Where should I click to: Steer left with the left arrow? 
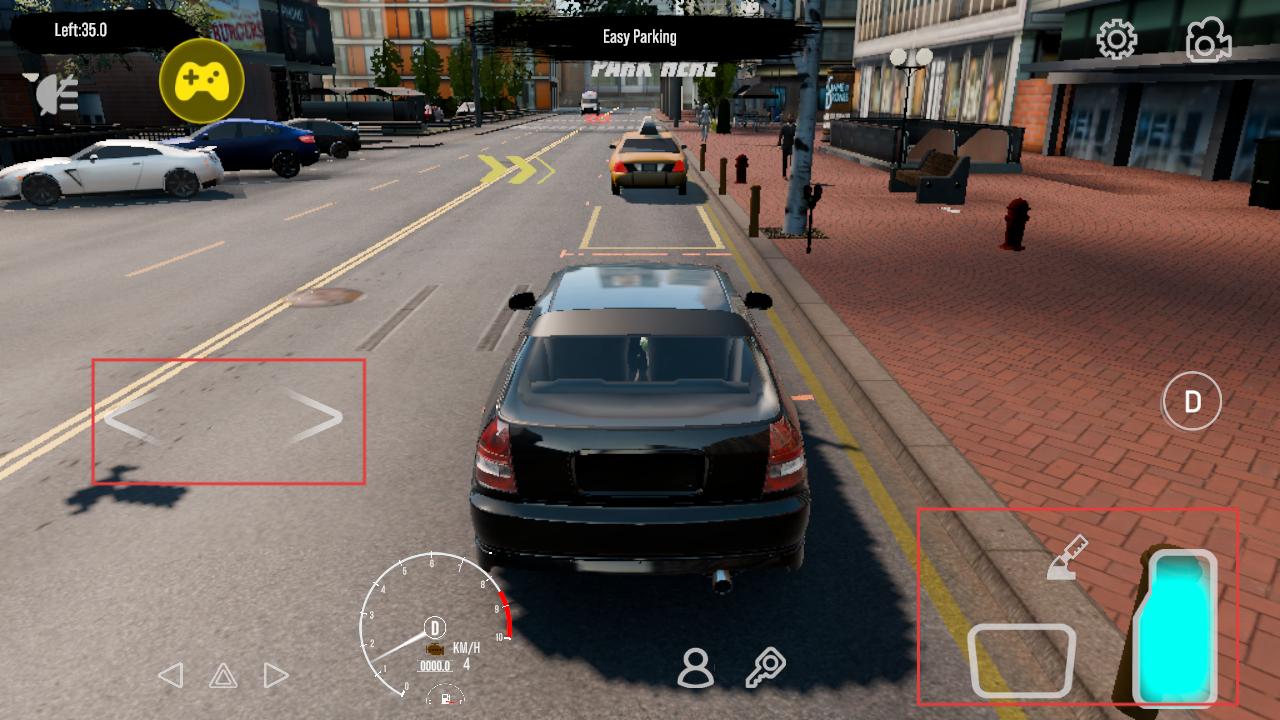(131, 419)
